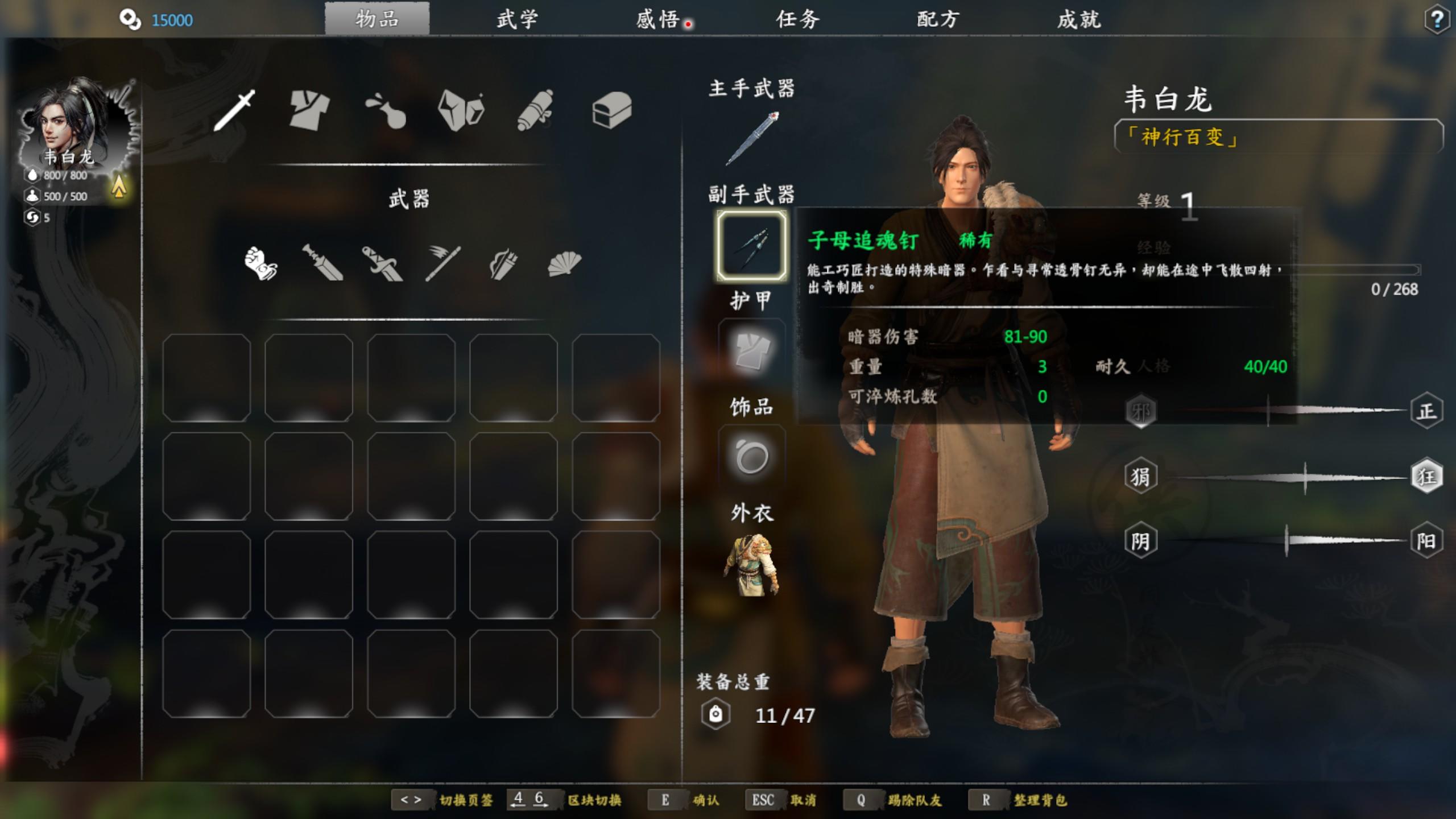Open the 成就 tab
1456x819 pixels.
click(1079, 19)
